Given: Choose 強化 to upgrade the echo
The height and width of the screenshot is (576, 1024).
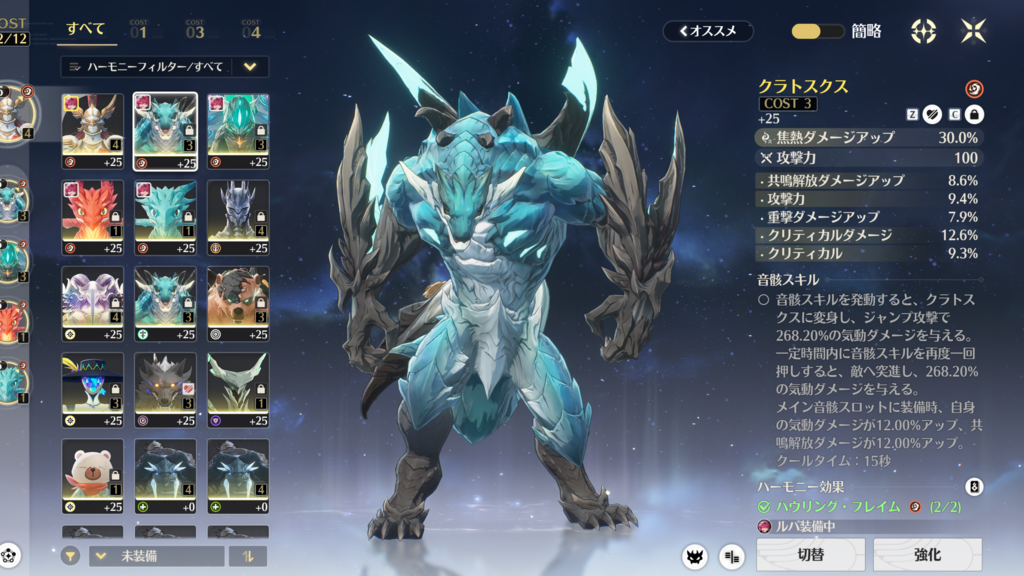Looking at the screenshot, I should [927, 554].
